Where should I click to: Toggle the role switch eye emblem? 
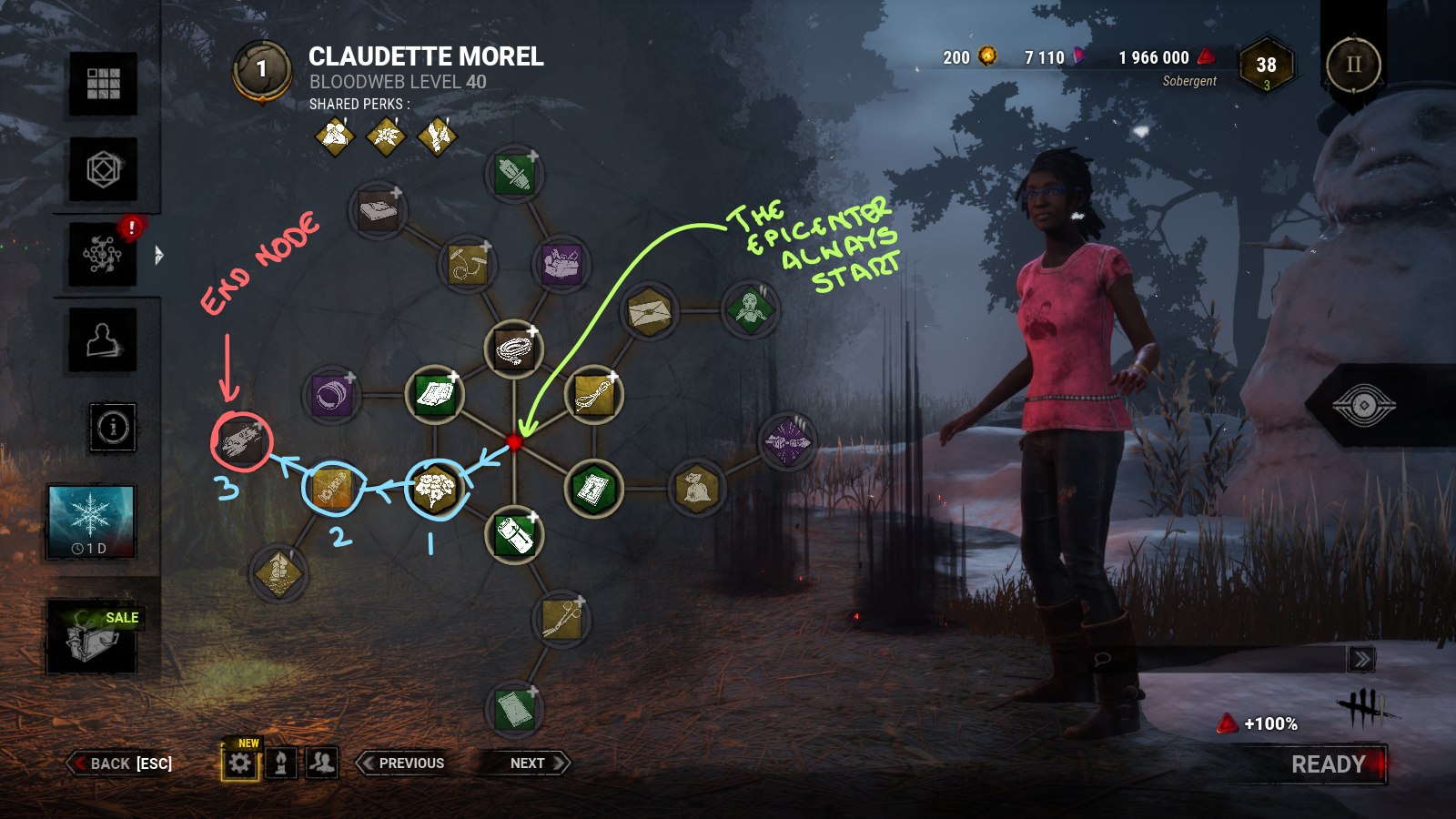point(1363,406)
